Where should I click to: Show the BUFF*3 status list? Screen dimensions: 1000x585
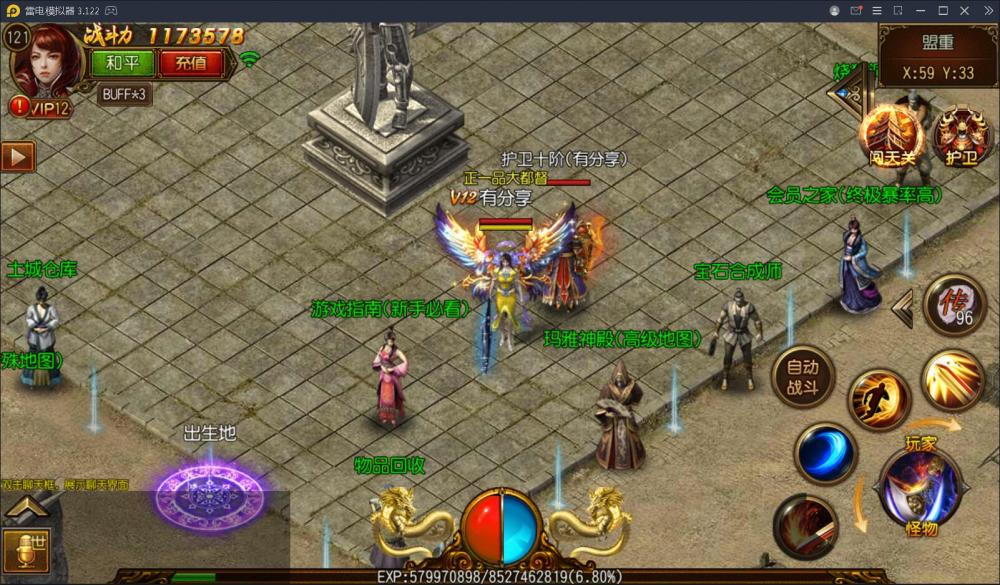(x=124, y=95)
